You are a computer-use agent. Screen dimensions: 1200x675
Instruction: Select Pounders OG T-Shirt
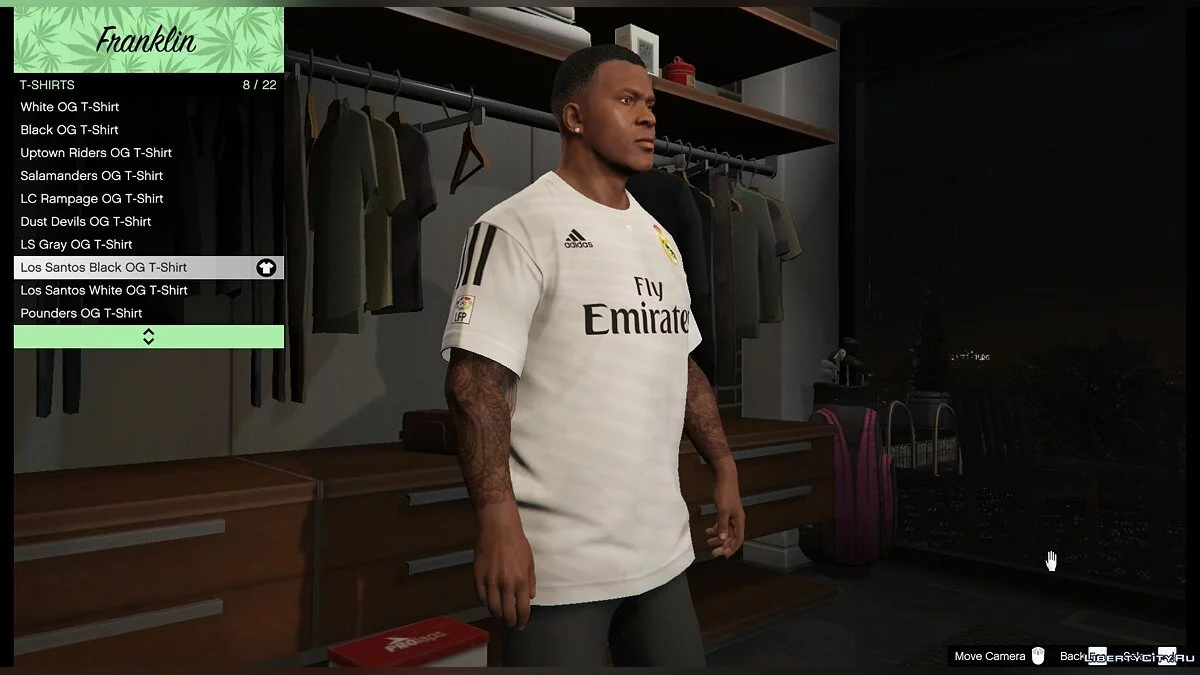81,314
